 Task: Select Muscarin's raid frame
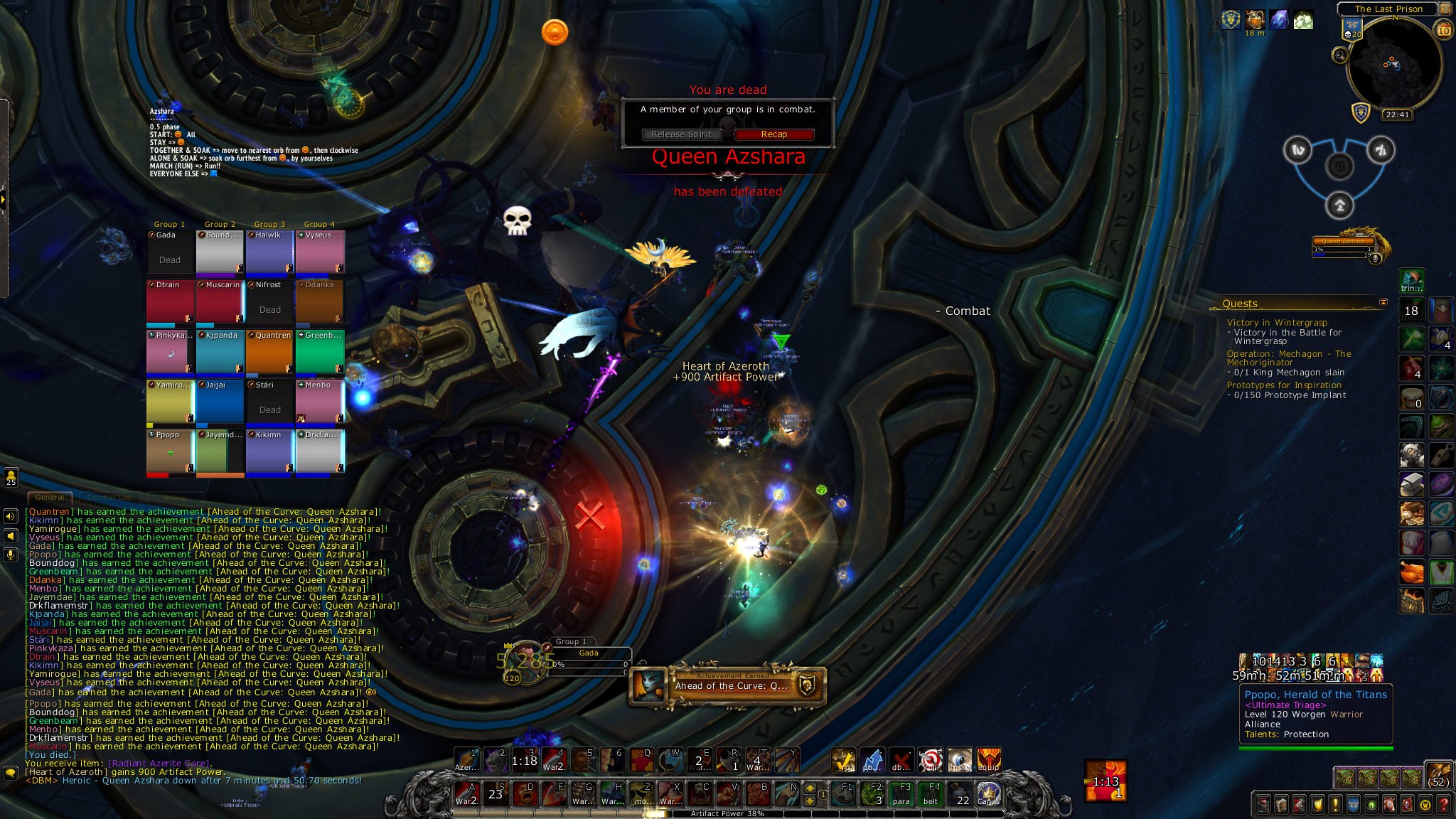pyautogui.click(x=220, y=301)
